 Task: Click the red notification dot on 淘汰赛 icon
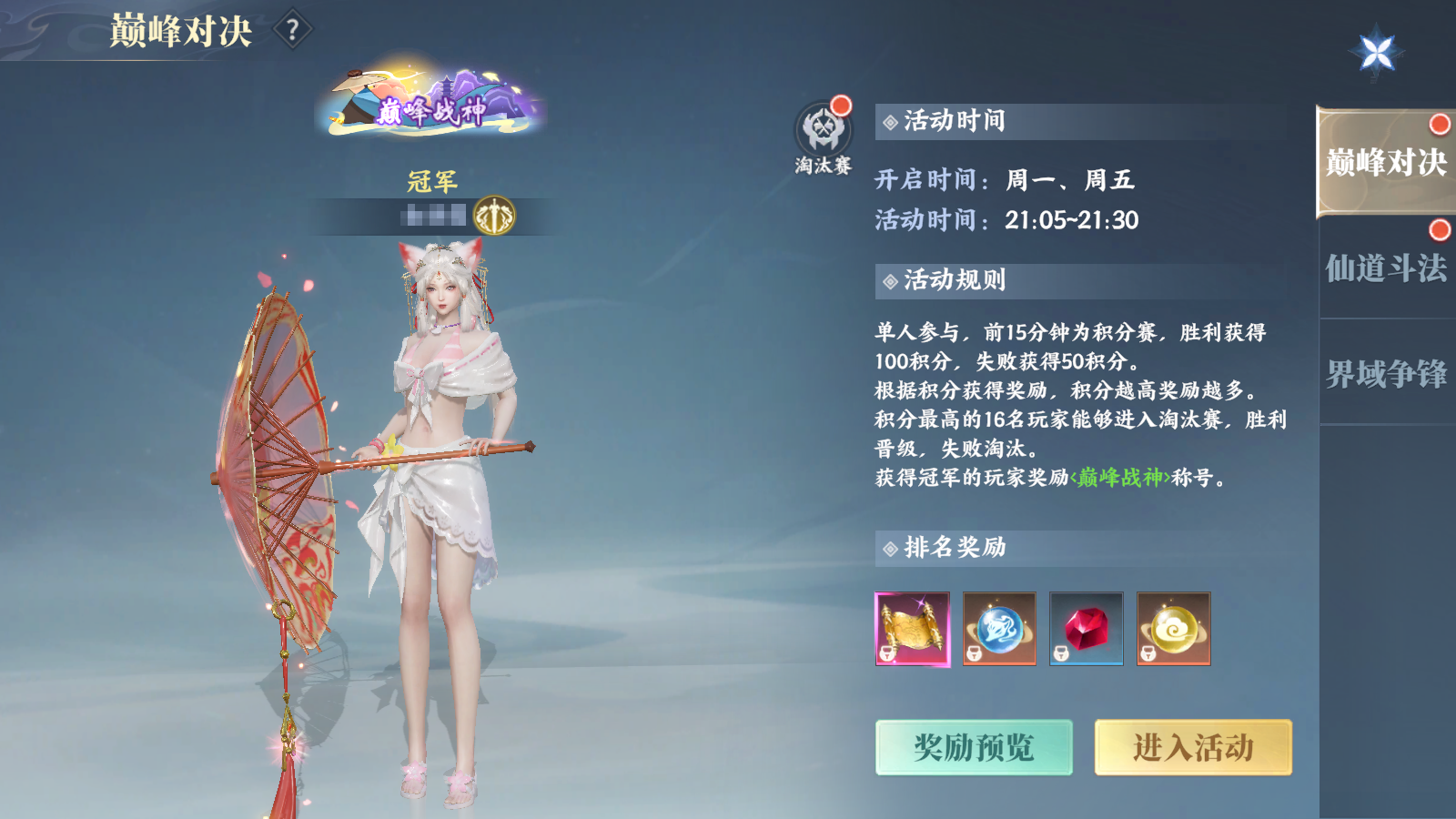coord(841,105)
